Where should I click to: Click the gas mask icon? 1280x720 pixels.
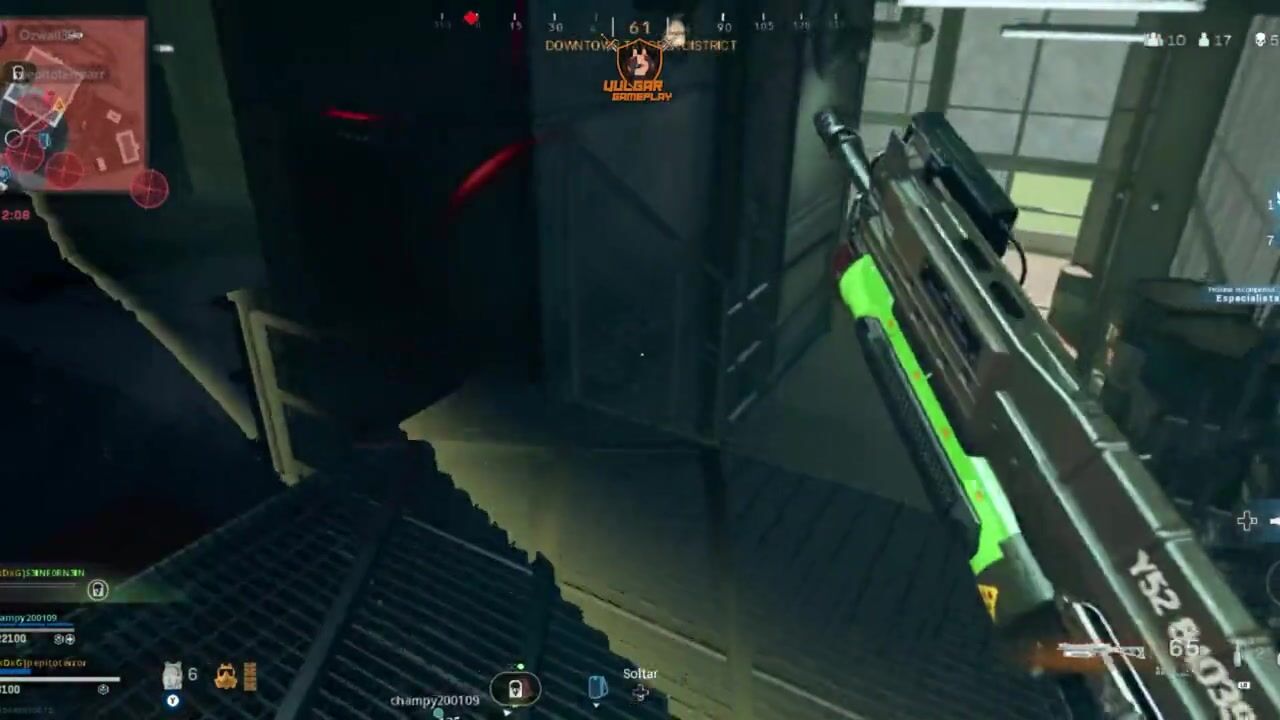pos(226,677)
